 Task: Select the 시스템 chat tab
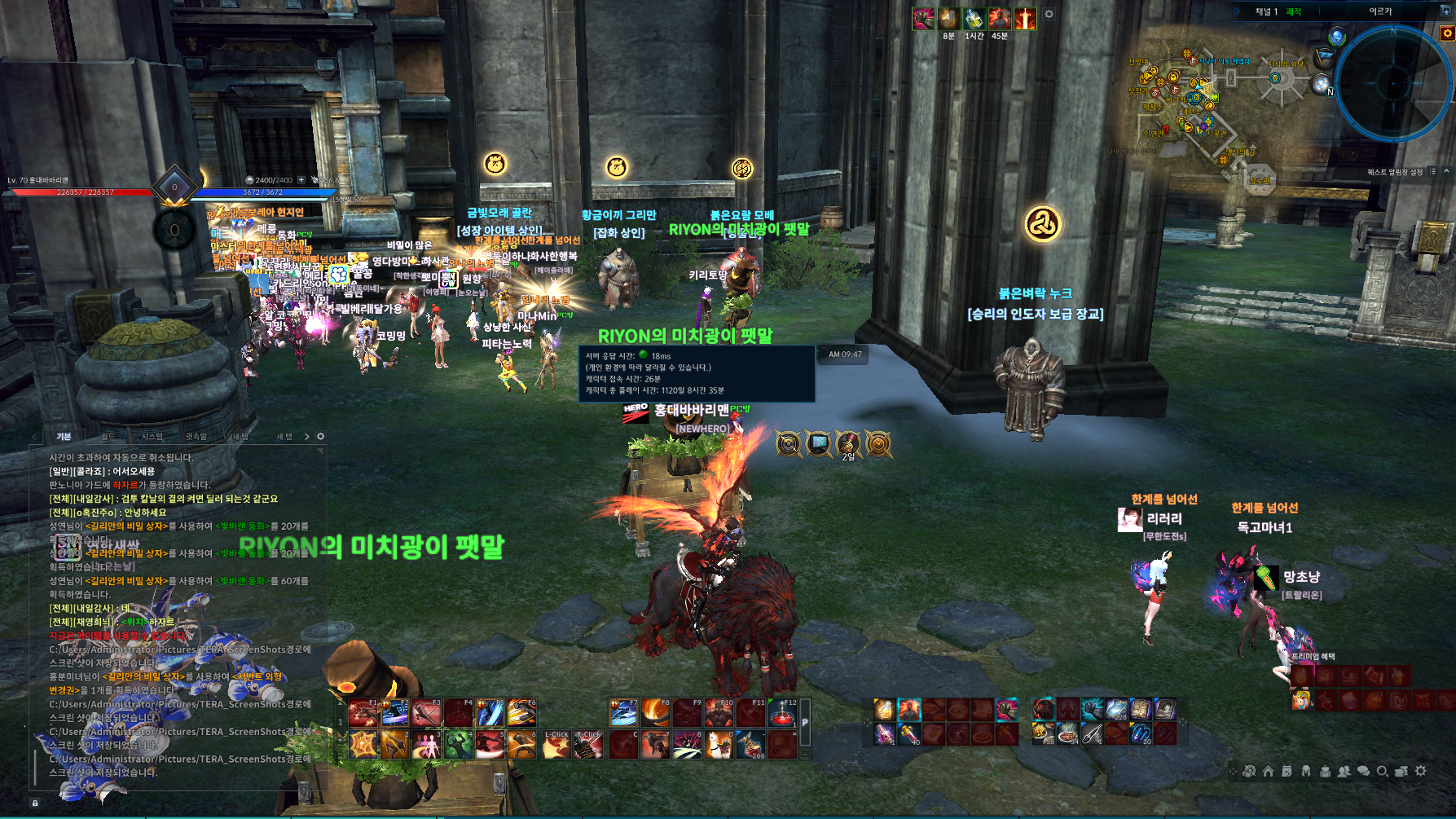(152, 437)
